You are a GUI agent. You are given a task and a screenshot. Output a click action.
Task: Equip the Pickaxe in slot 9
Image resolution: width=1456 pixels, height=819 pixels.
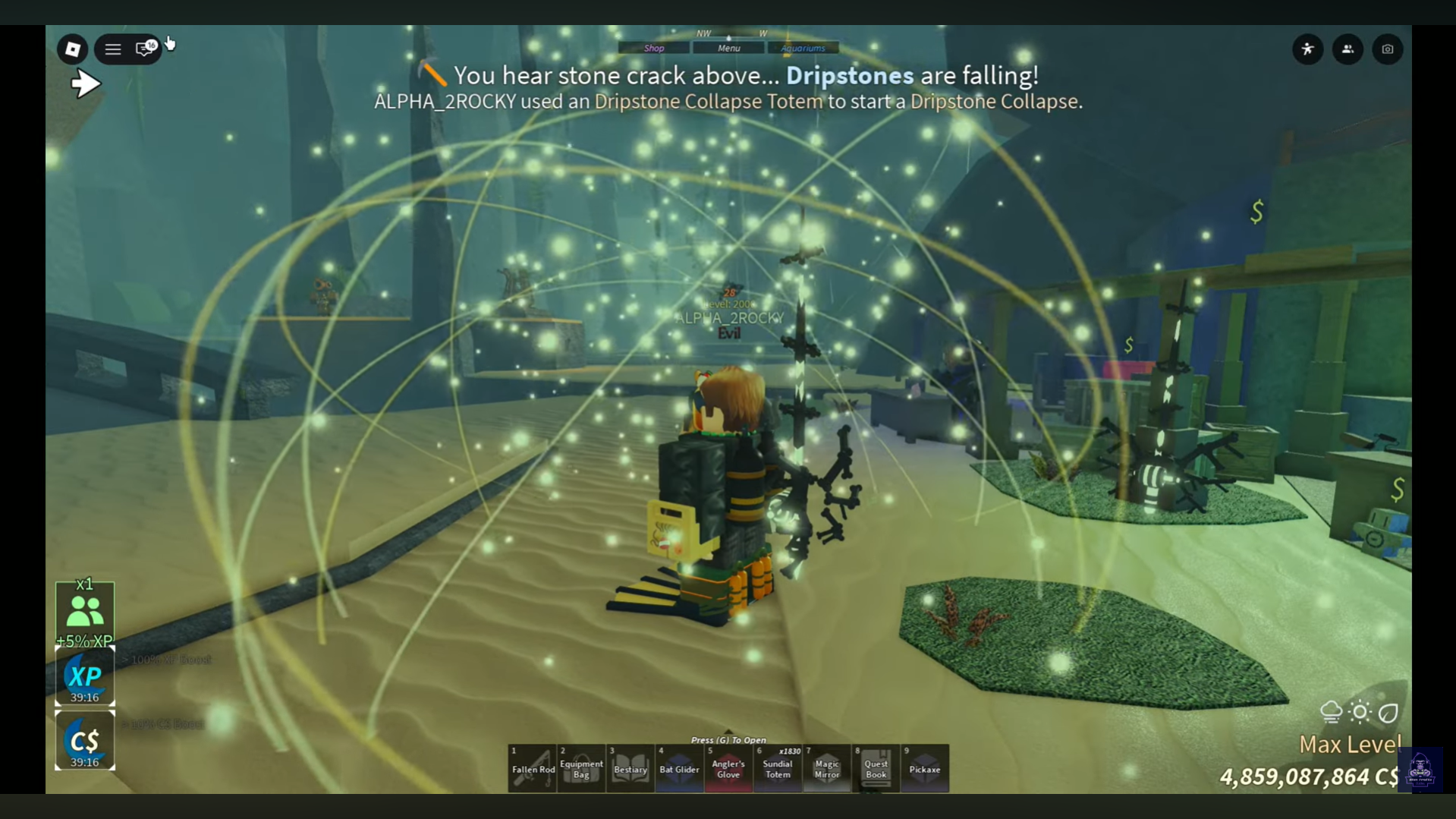coord(925,768)
